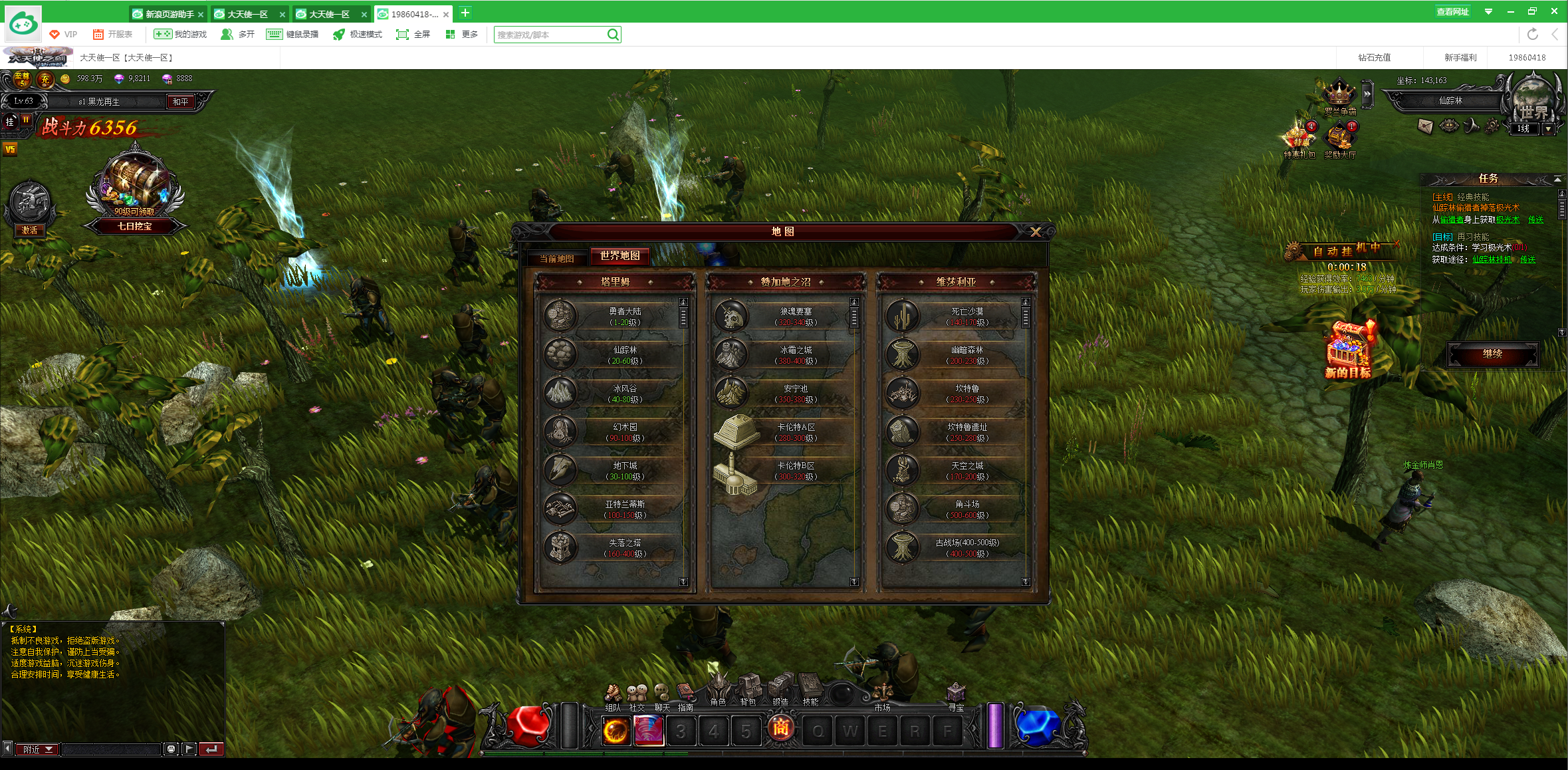This screenshot has width=1568, height=770.
Task: Choose 冰风谷 from the world map list
Action: 615,393
